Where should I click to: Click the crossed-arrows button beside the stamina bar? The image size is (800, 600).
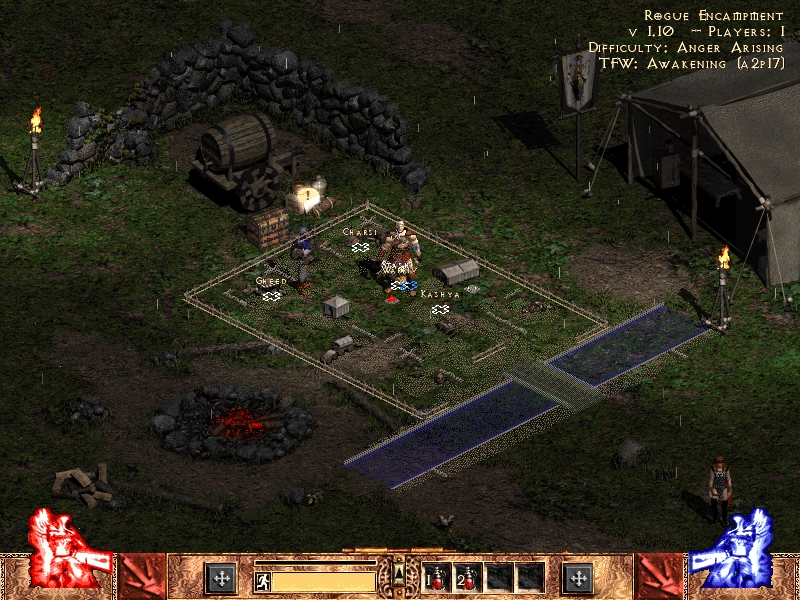[x=220, y=577]
